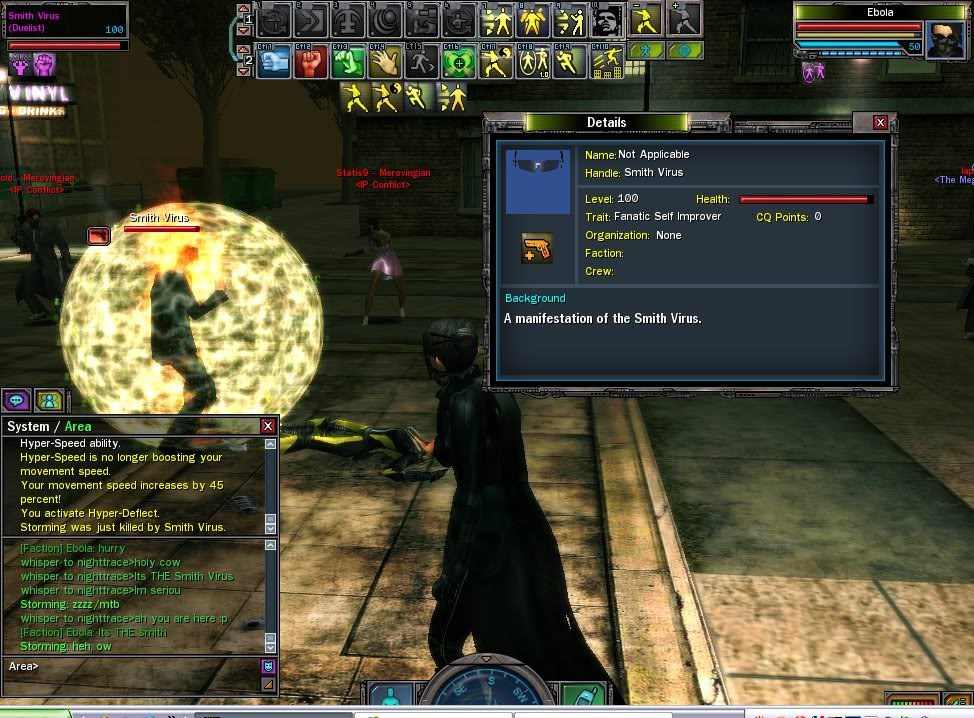The height and width of the screenshot is (718, 974).
Task: Activate the blue fist ability
Action: [x=275, y=62]
